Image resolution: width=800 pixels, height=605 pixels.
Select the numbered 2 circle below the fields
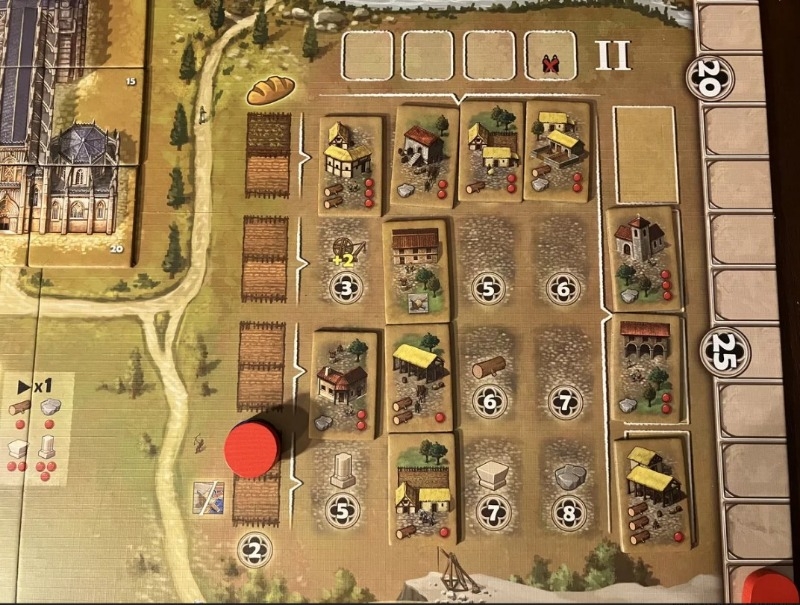click(257, 548)
